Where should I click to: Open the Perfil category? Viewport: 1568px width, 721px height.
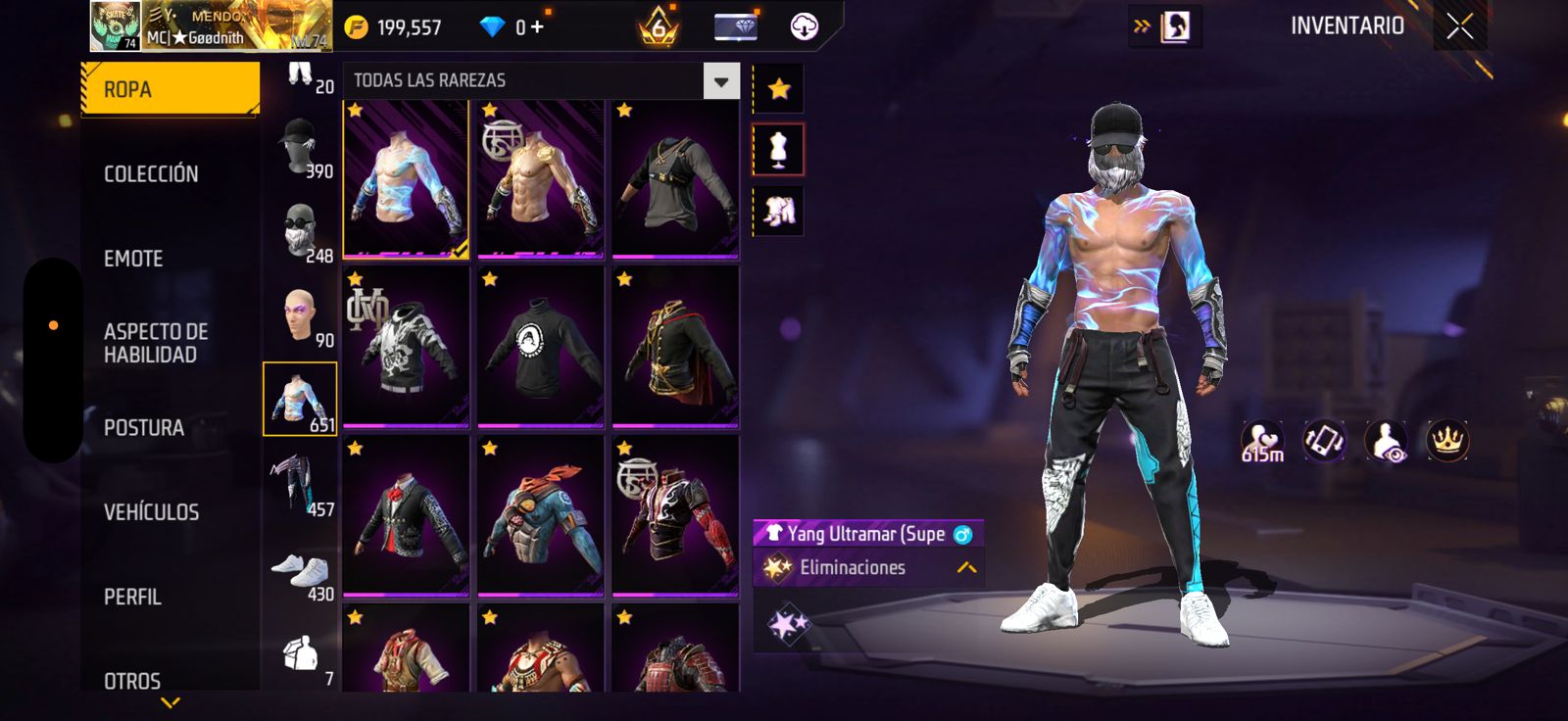click(132, 597)
